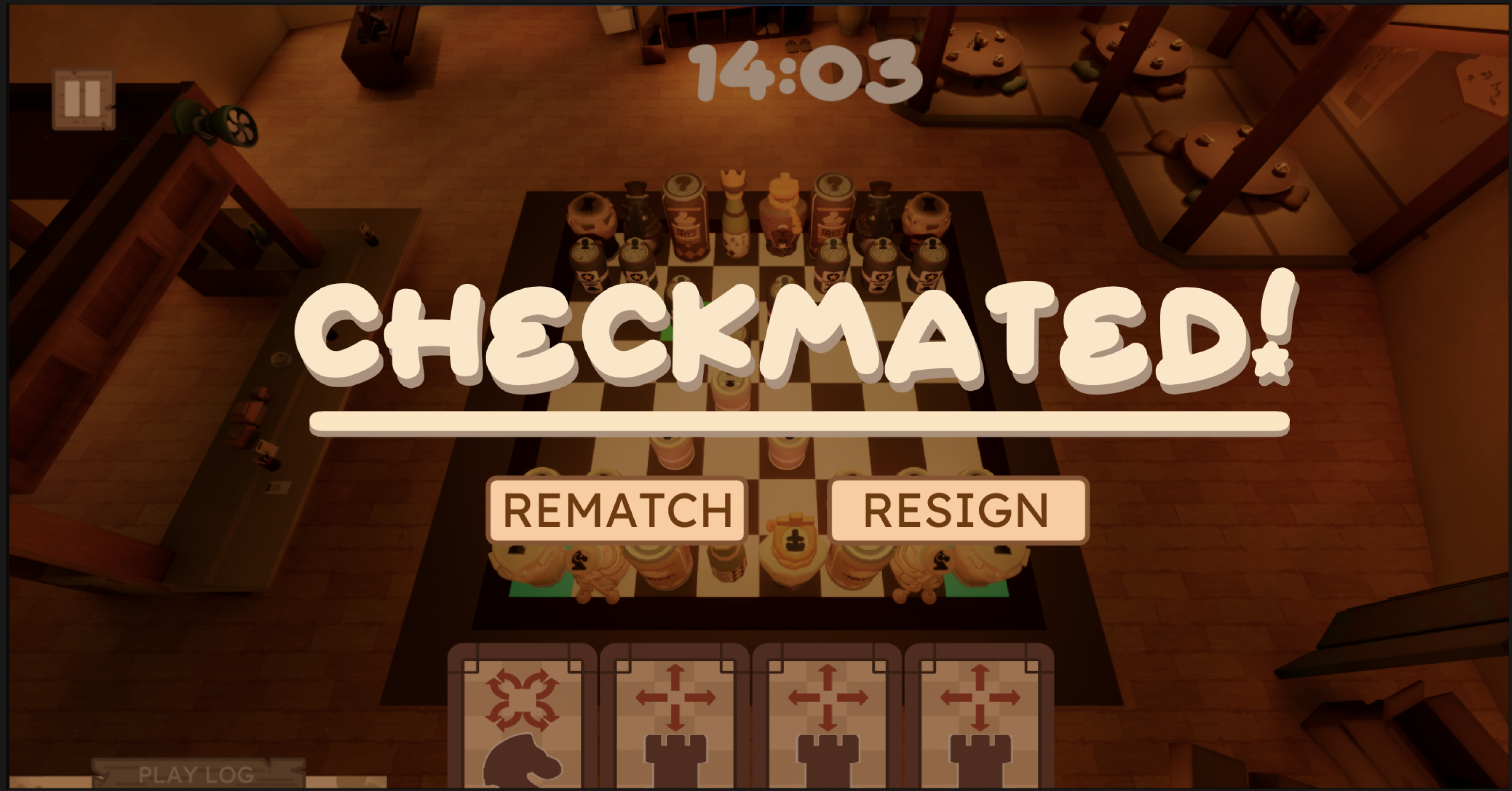Choose the RESIGN button
Viewport: 1512px width, 791px height.
pyautogui.click(x=958, y=511)
